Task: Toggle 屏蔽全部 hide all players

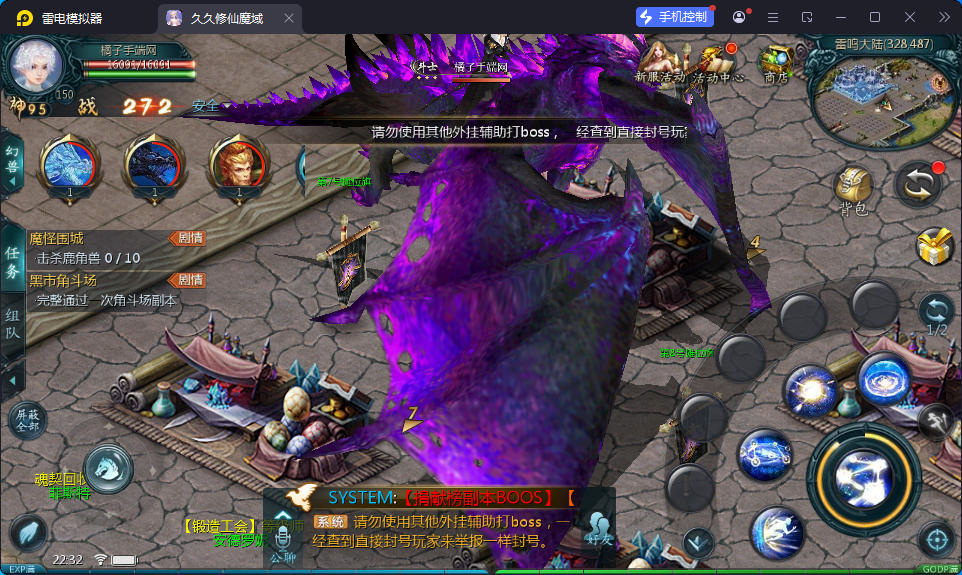Action: 28,418
